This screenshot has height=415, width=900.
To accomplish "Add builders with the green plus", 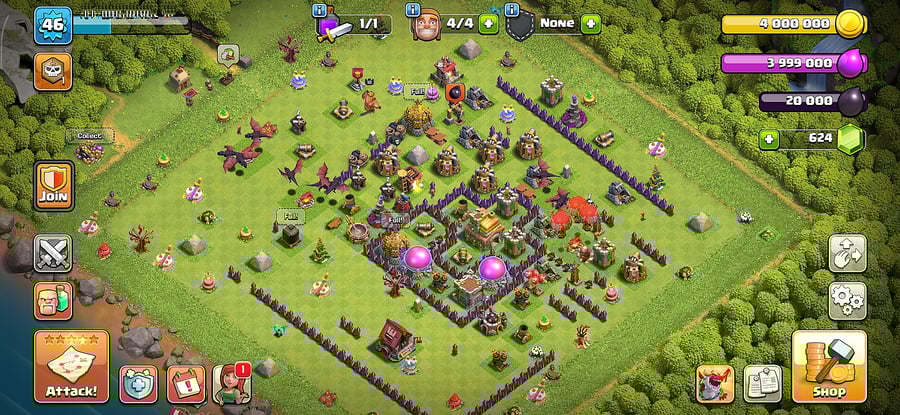I will pyautogui.click(x=488, y=23).
